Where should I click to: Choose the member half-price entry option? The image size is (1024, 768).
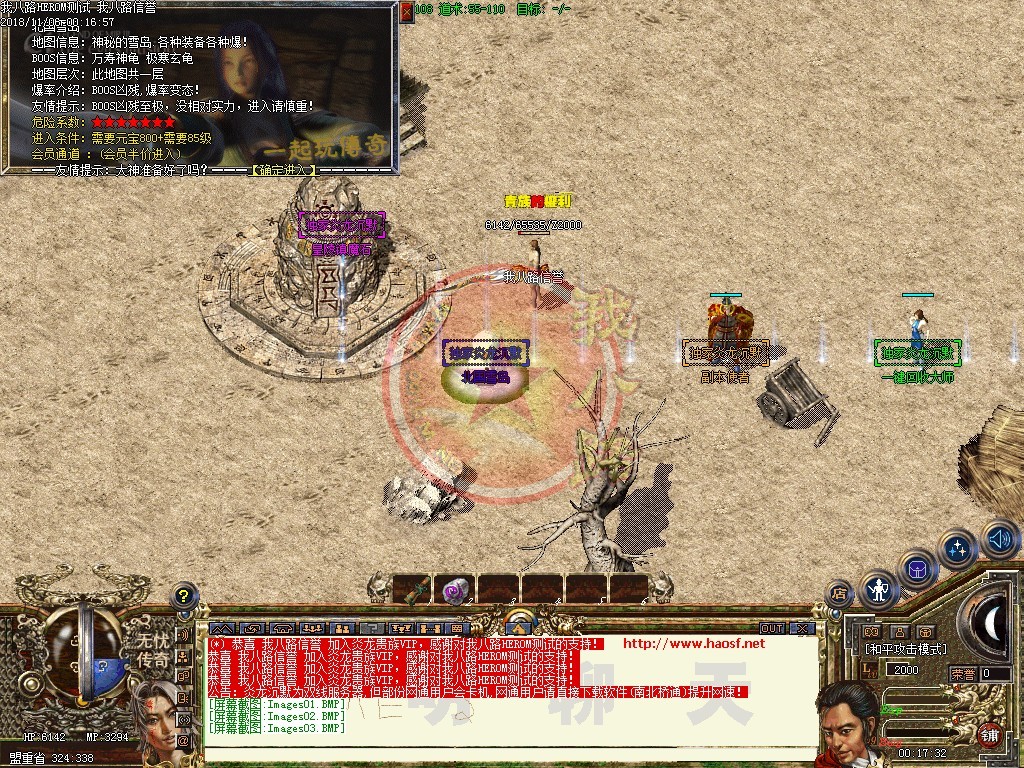pos(140,154)
